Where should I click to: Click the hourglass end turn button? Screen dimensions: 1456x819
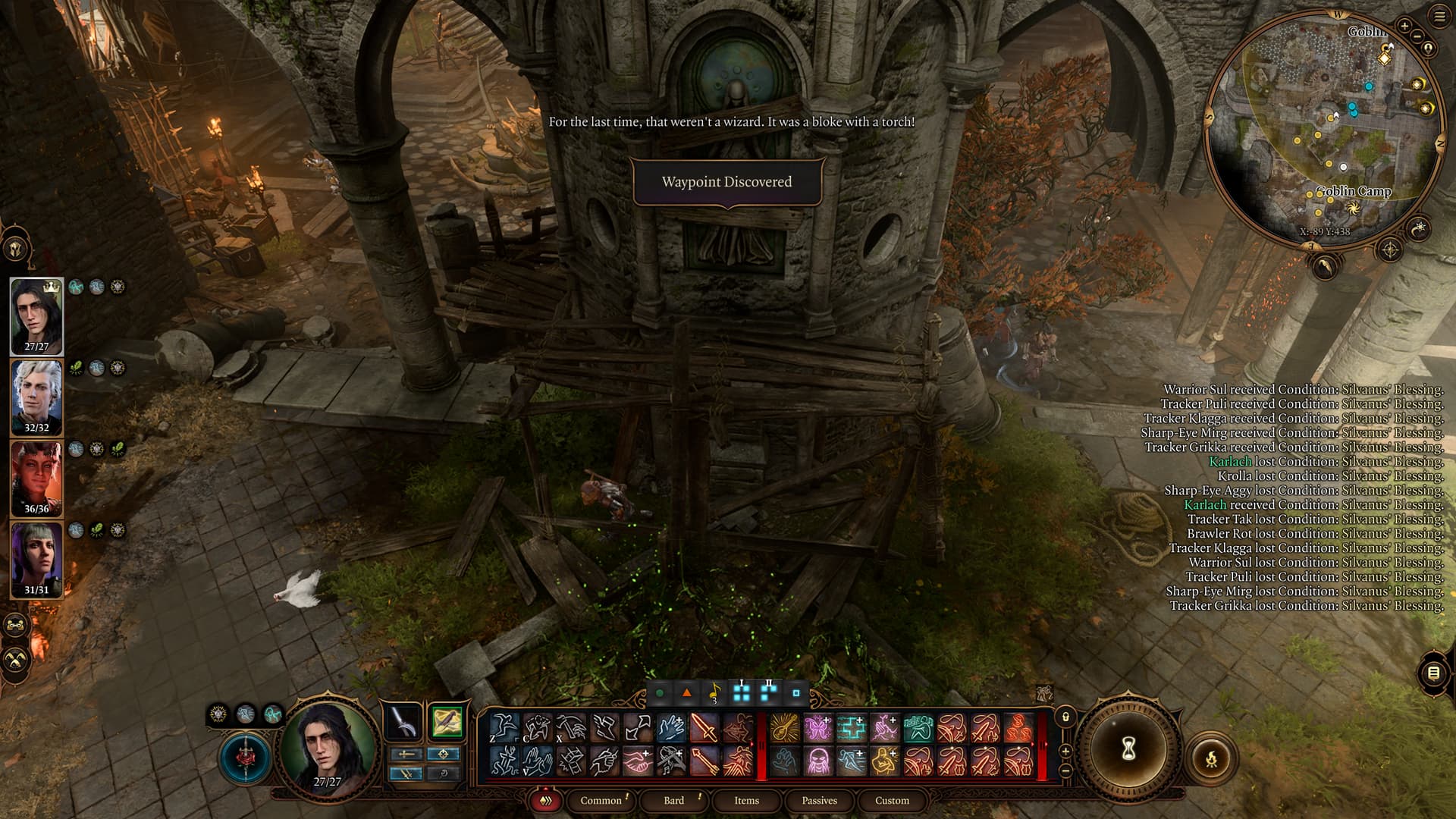click(1128, 749)
